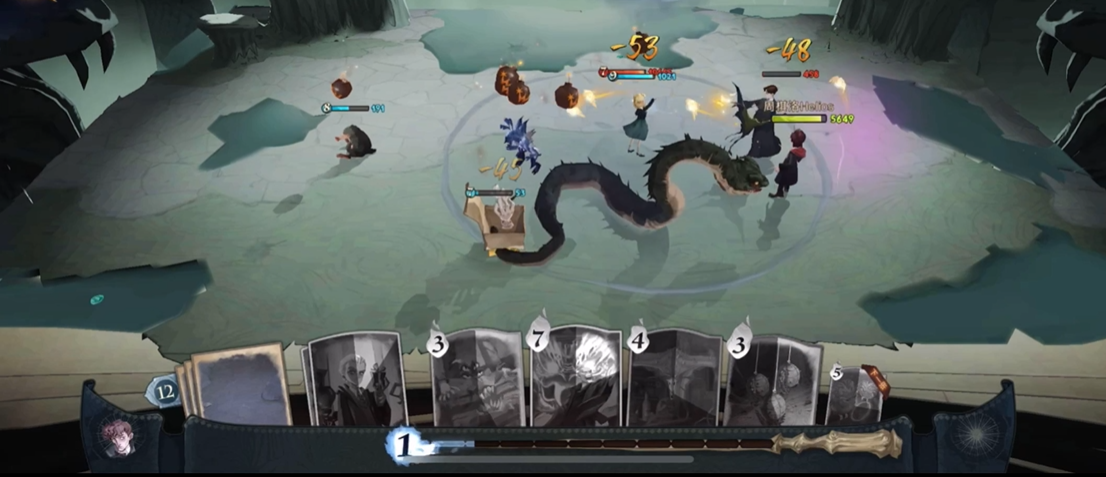The image size is (1106, 477).
Task: Open the player portrait icon
Action: click(x=118, y=439)
